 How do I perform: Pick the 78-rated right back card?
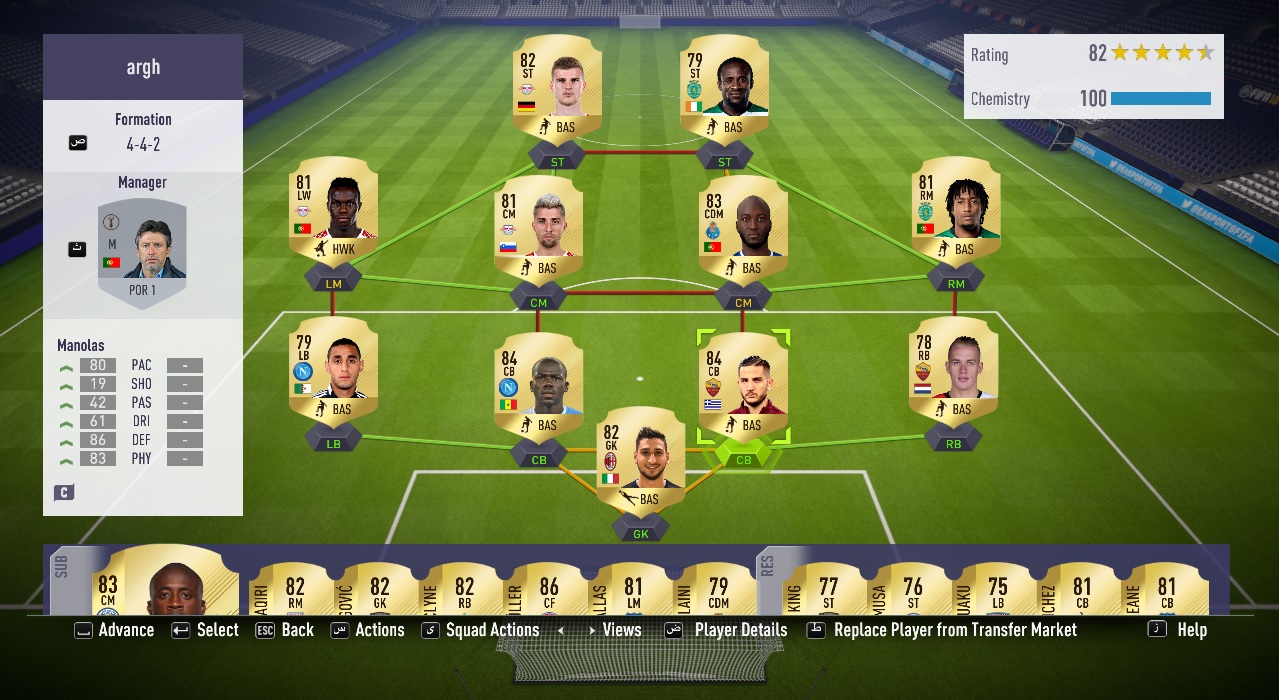[953, 372]
